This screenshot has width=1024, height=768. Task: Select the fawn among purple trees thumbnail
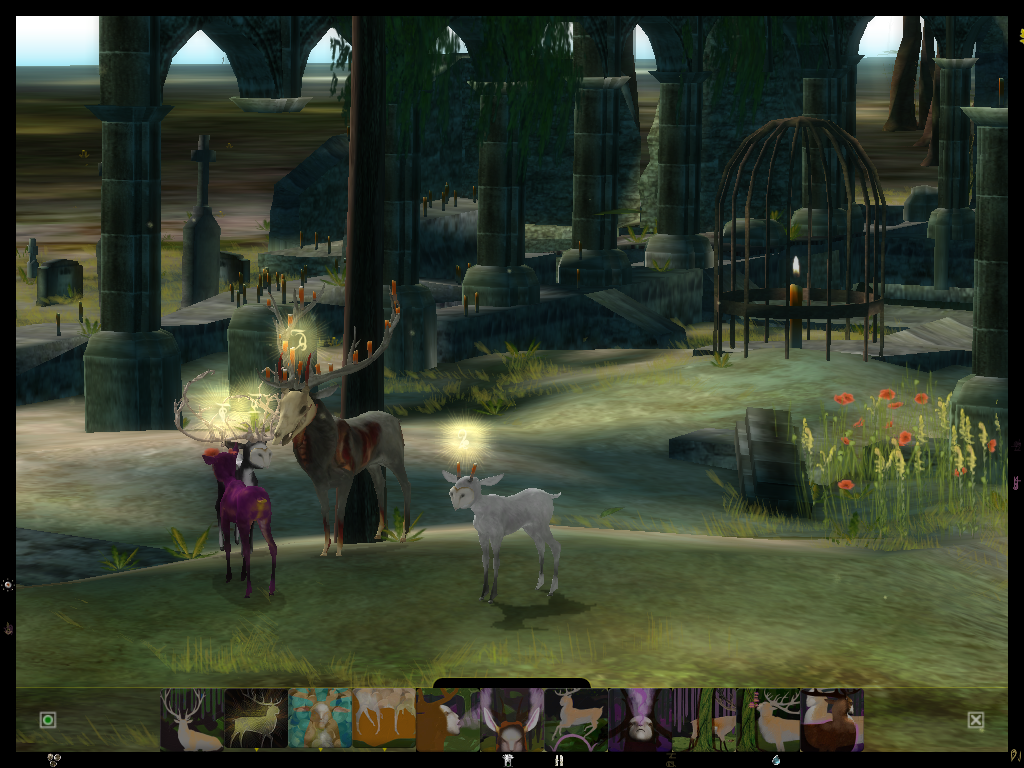click(704, 719)
